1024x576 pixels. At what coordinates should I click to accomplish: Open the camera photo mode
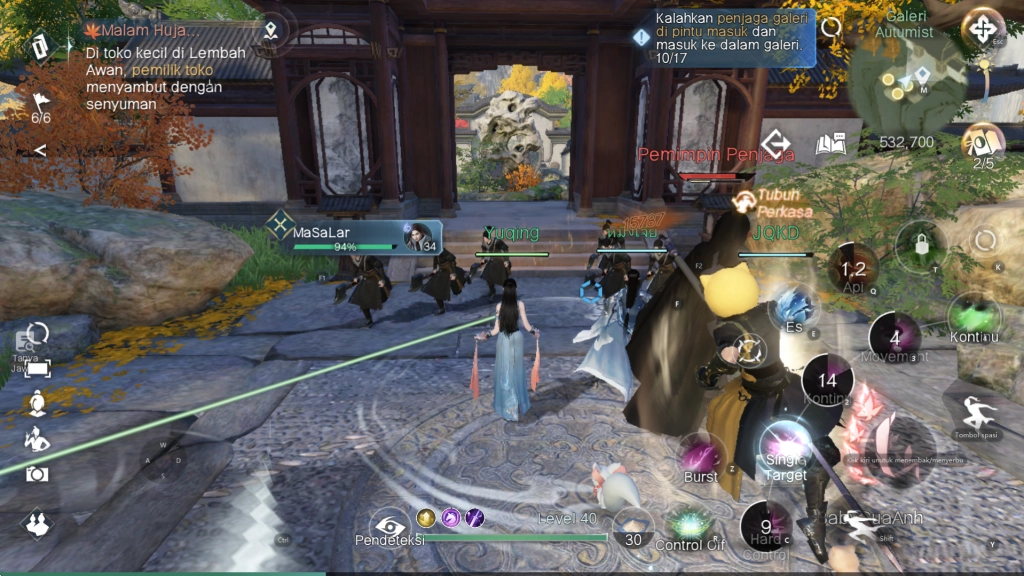pos(37,473)
